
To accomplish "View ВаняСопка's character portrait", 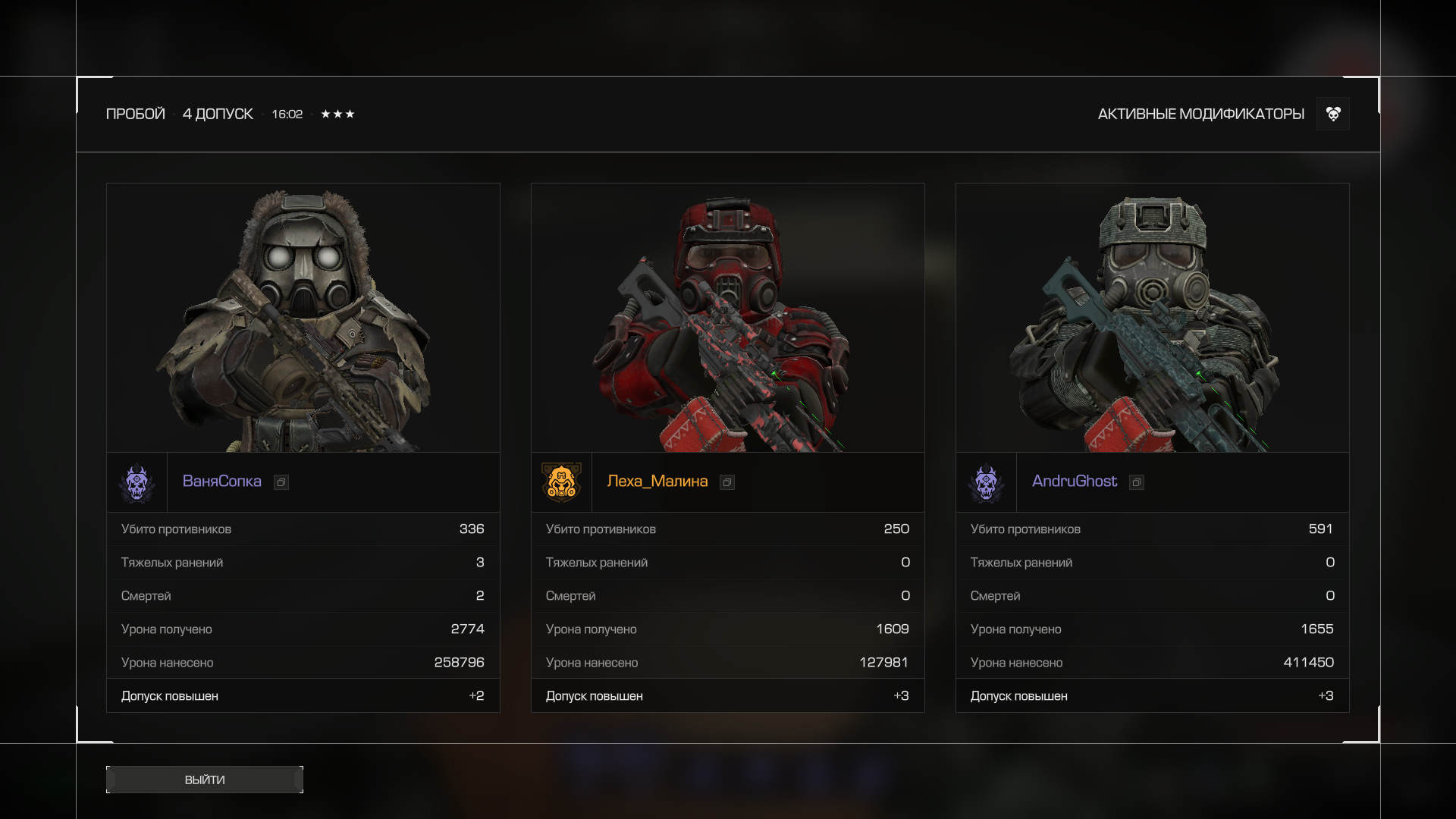I will pos(303,318).
